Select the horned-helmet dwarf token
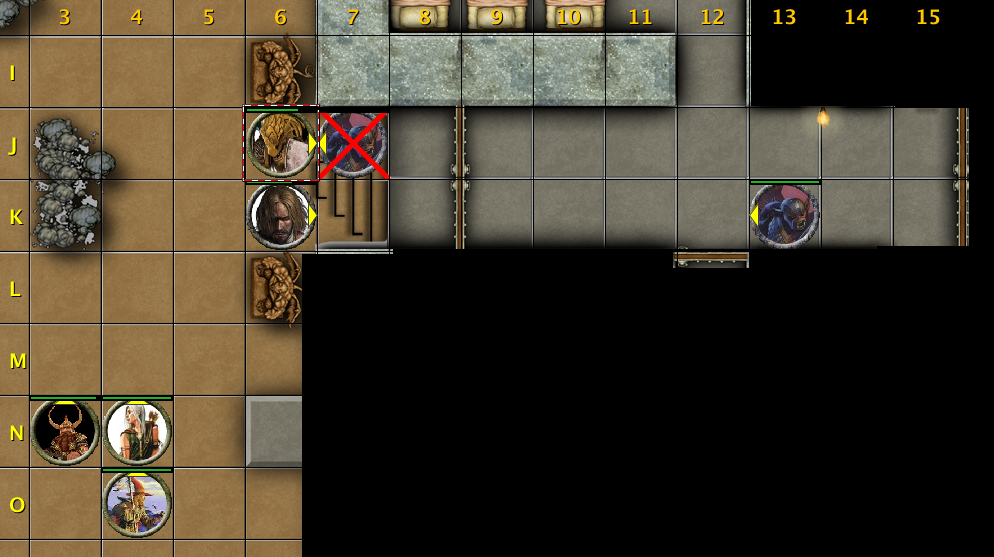Image resolution: width=994 pixels, height=557 pixels. pyautogui.click(x=65, y=432)
